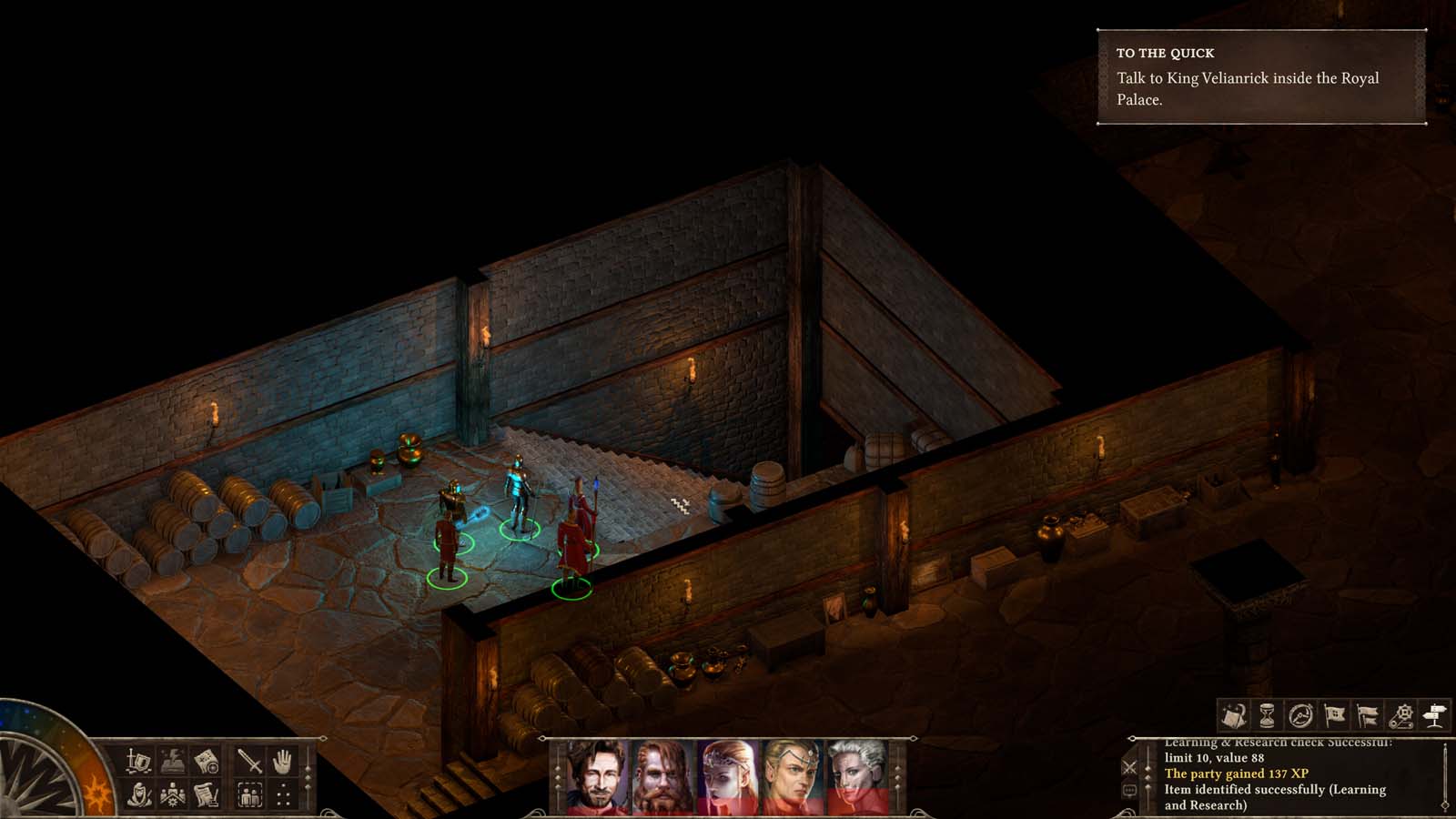Toggle party formation with the dice-dots icon
The width and height of the screenshot is (1456, 819).
[285, 794]
